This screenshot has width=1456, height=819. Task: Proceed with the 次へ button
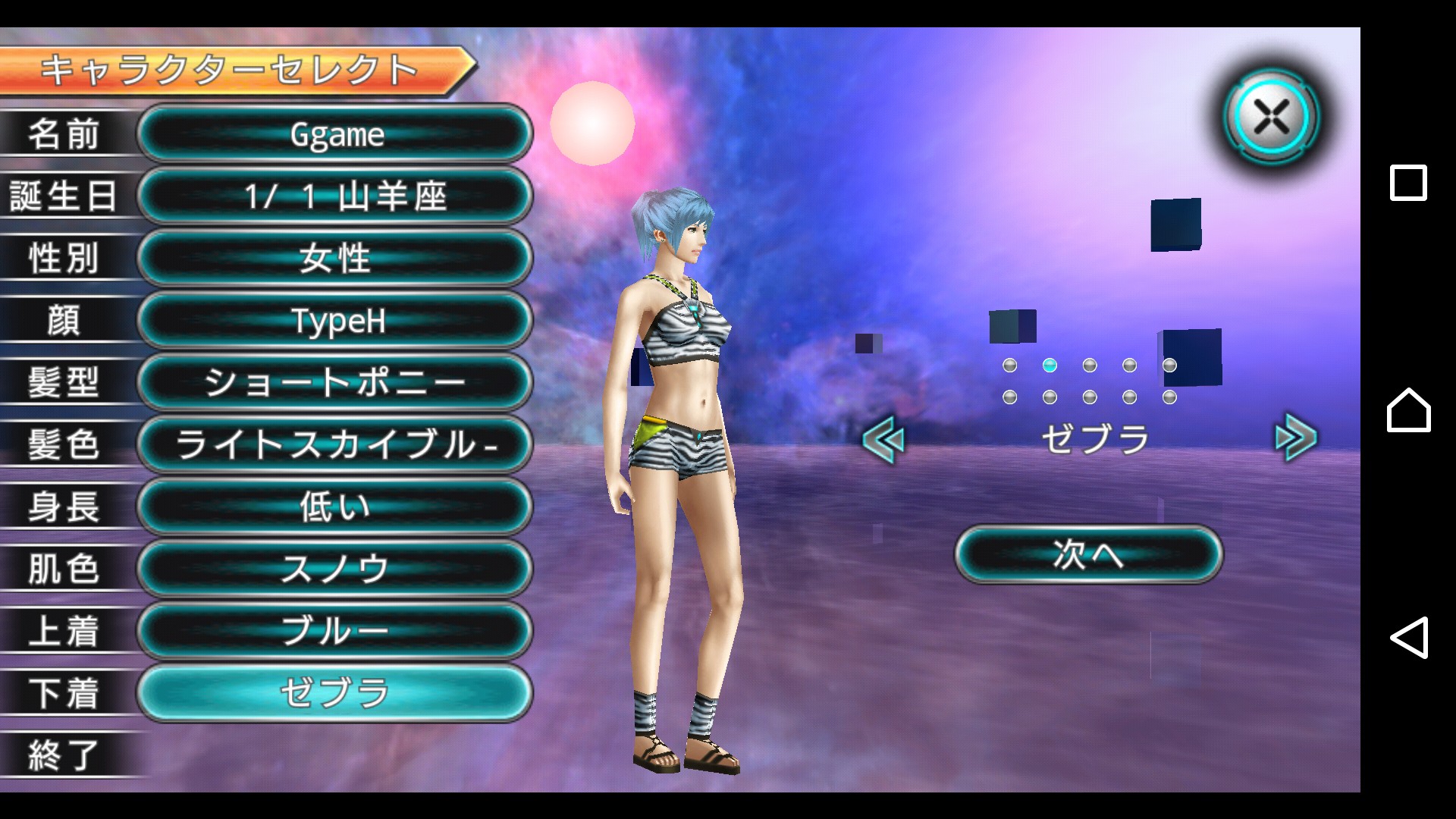[1088, 554]
